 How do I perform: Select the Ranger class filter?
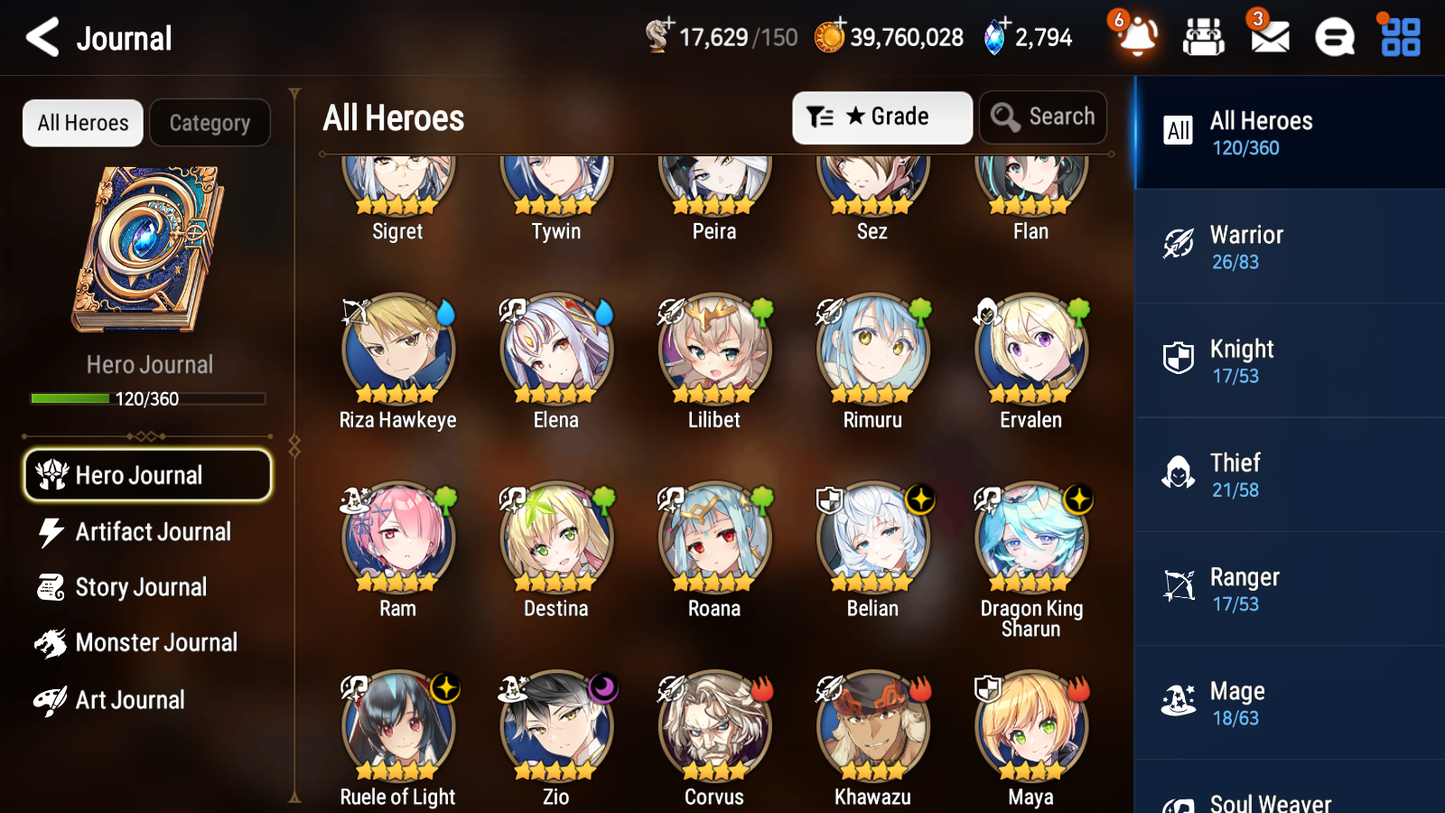[x=1289, y=588]
